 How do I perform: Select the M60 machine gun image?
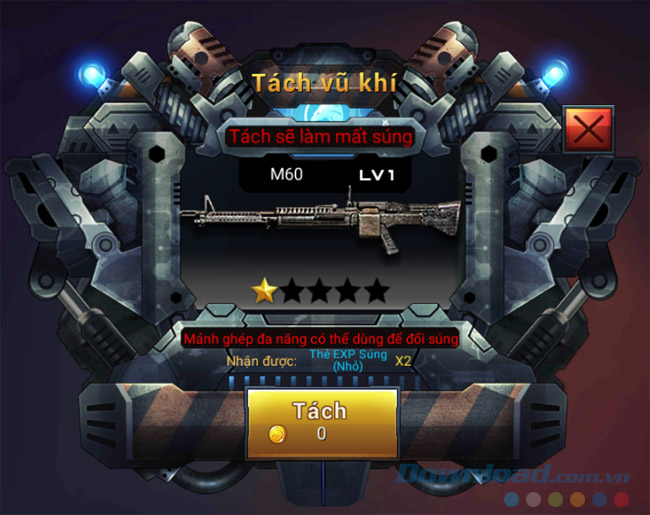(x=322, y=220)
